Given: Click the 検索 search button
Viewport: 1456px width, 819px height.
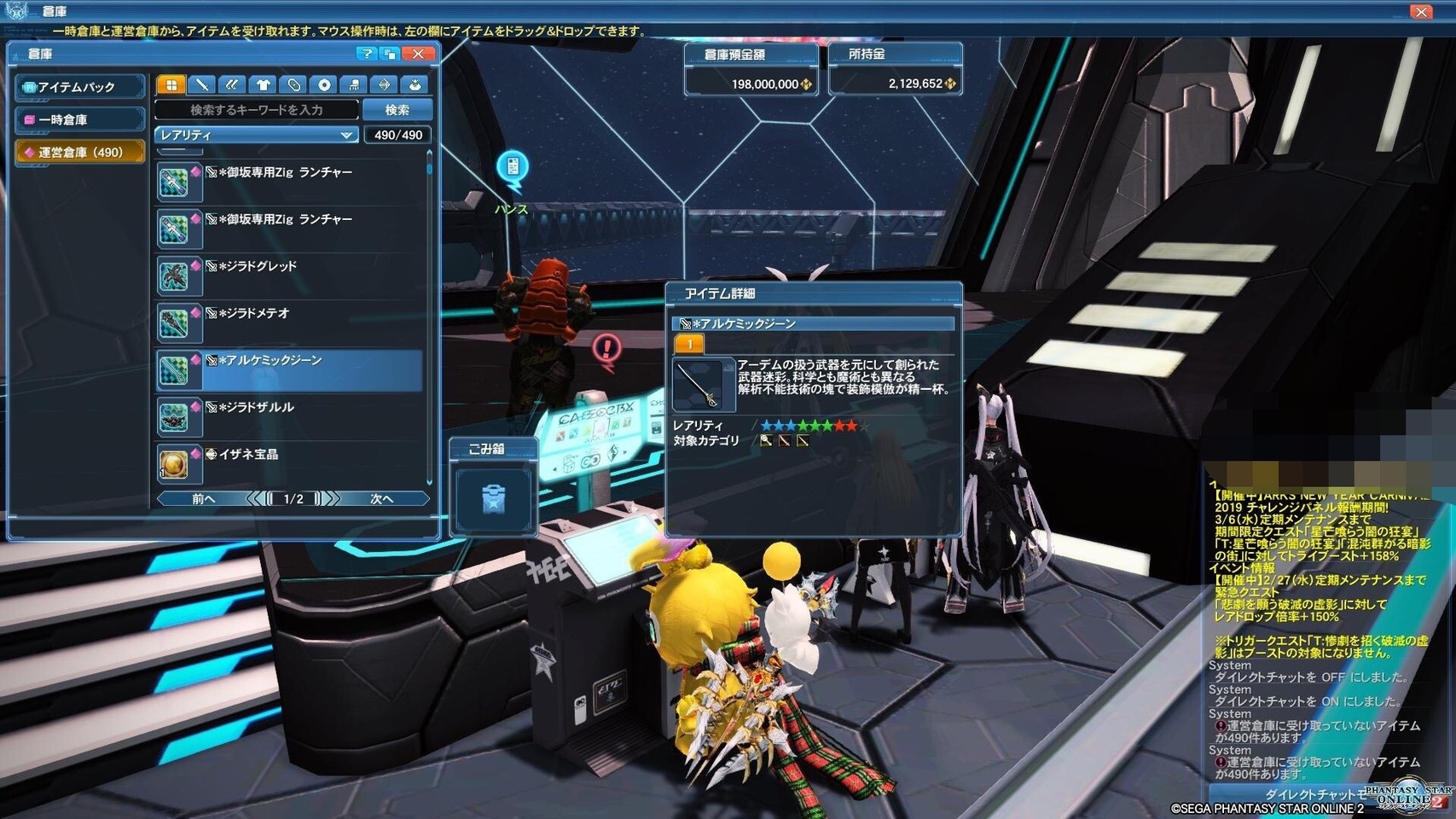Looking at the screenshot, I should (397, 110).
